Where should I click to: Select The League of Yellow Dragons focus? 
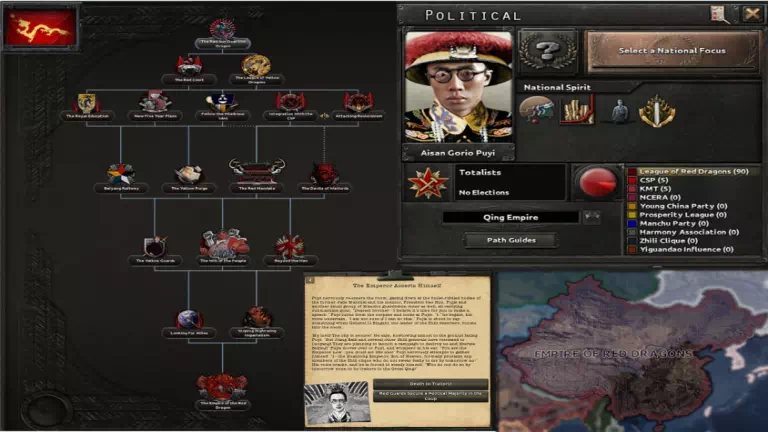pos(255,68)
